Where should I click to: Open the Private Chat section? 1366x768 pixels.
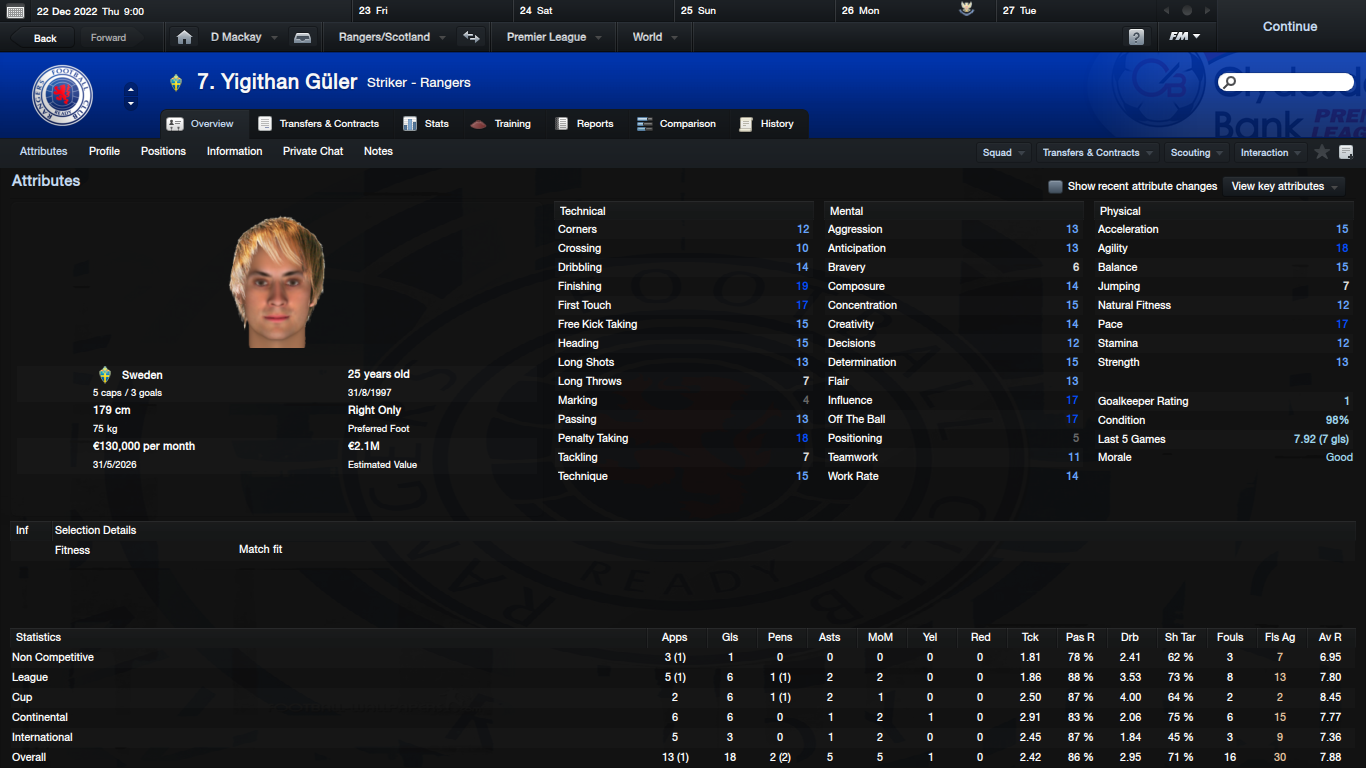(x=313, y=152)
